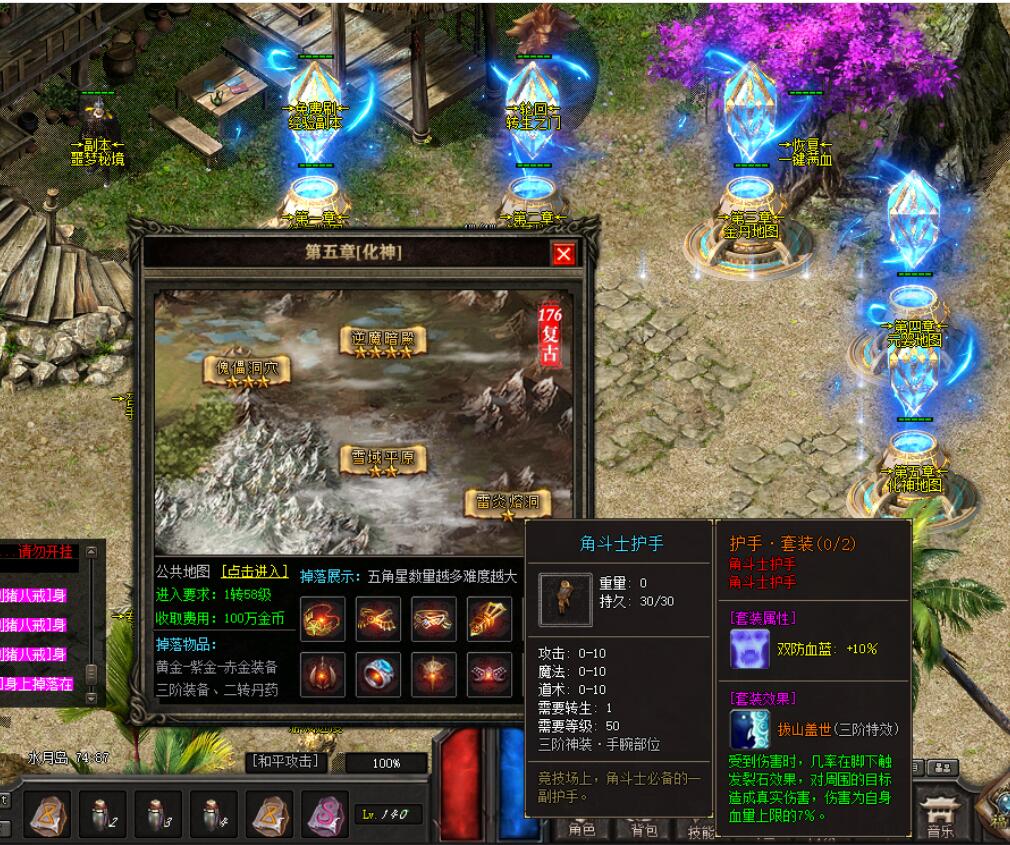The height and width of the screenshot is (845, 1010).
Task: Open the 背包 bag panel
Action: (x=643, y=830)
